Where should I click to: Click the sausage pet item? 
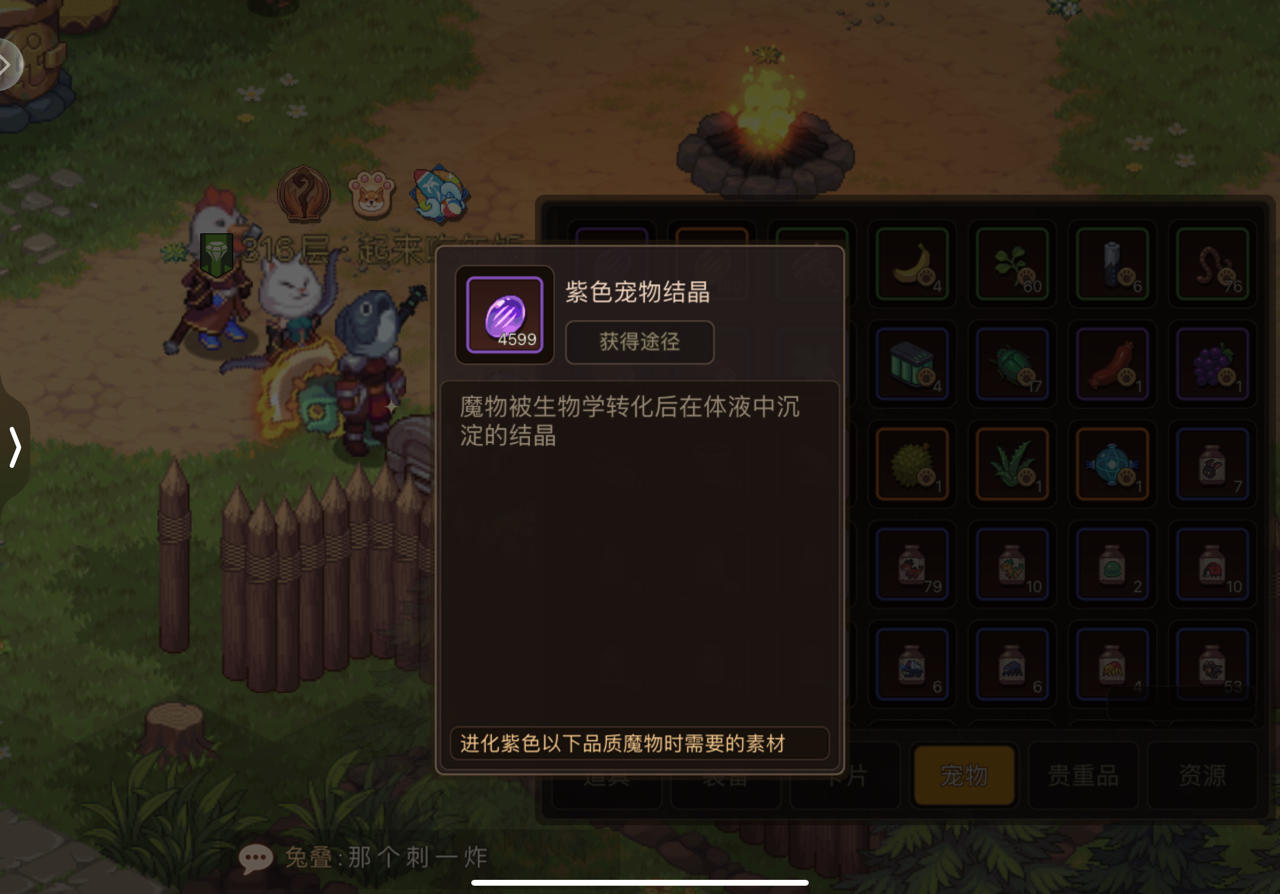pos(1111,364)
